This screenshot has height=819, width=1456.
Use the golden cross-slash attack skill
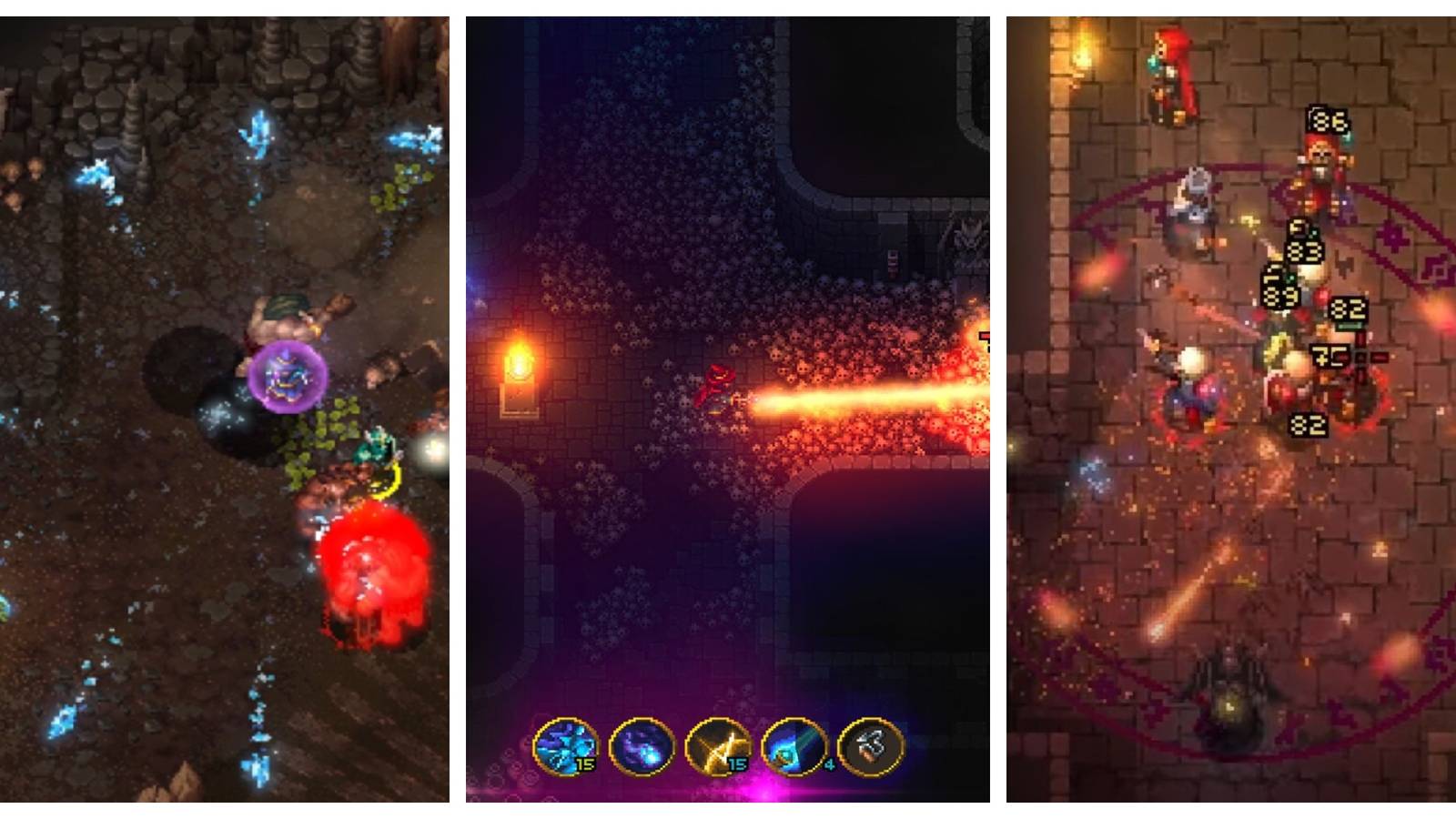click(717, 747)
